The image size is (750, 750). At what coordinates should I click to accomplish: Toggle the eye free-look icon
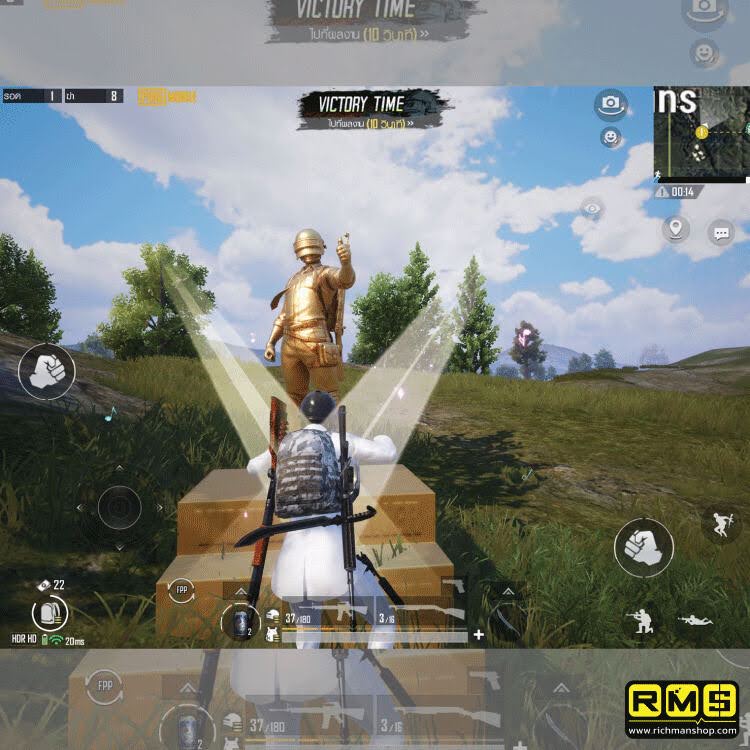pyautogui.click(x=592, y=209)
